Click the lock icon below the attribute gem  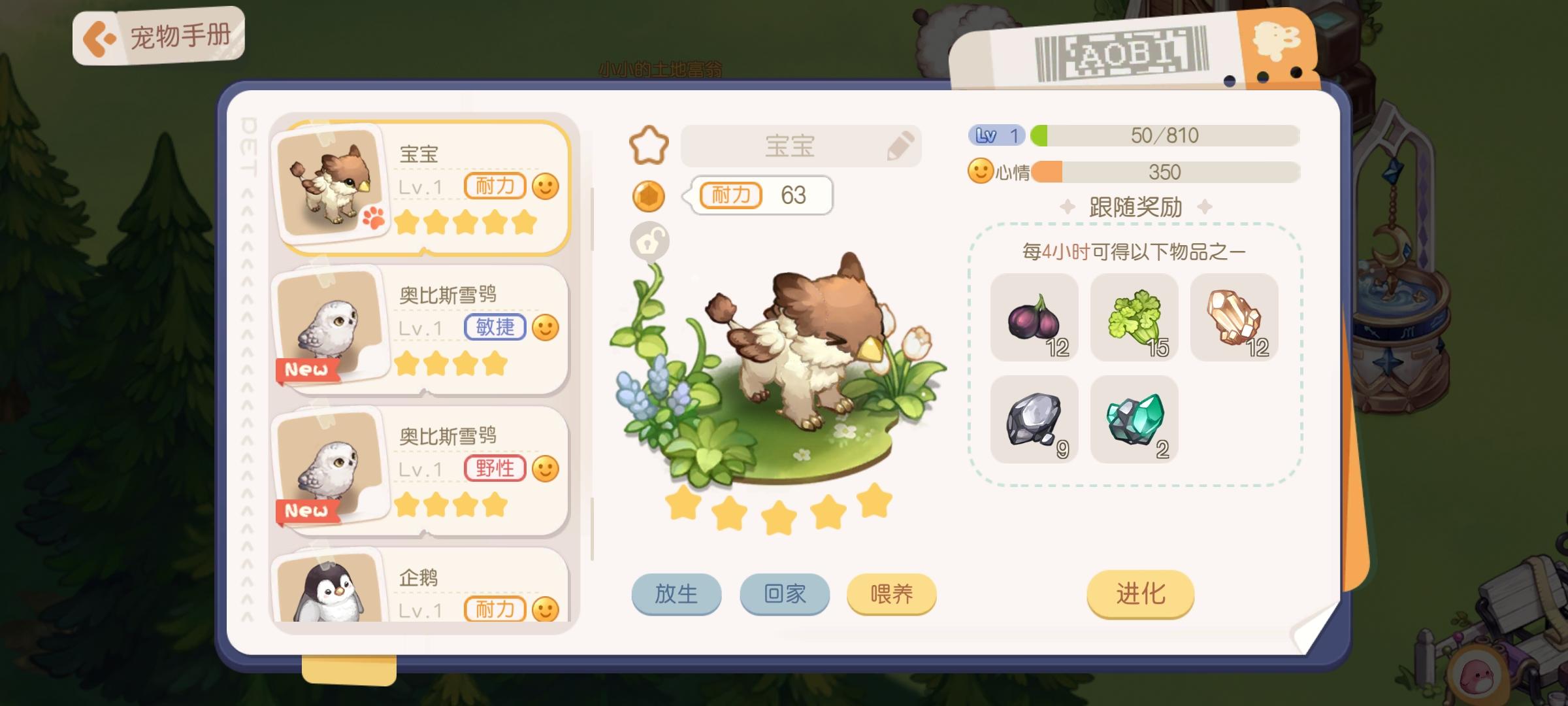point(649,242)
